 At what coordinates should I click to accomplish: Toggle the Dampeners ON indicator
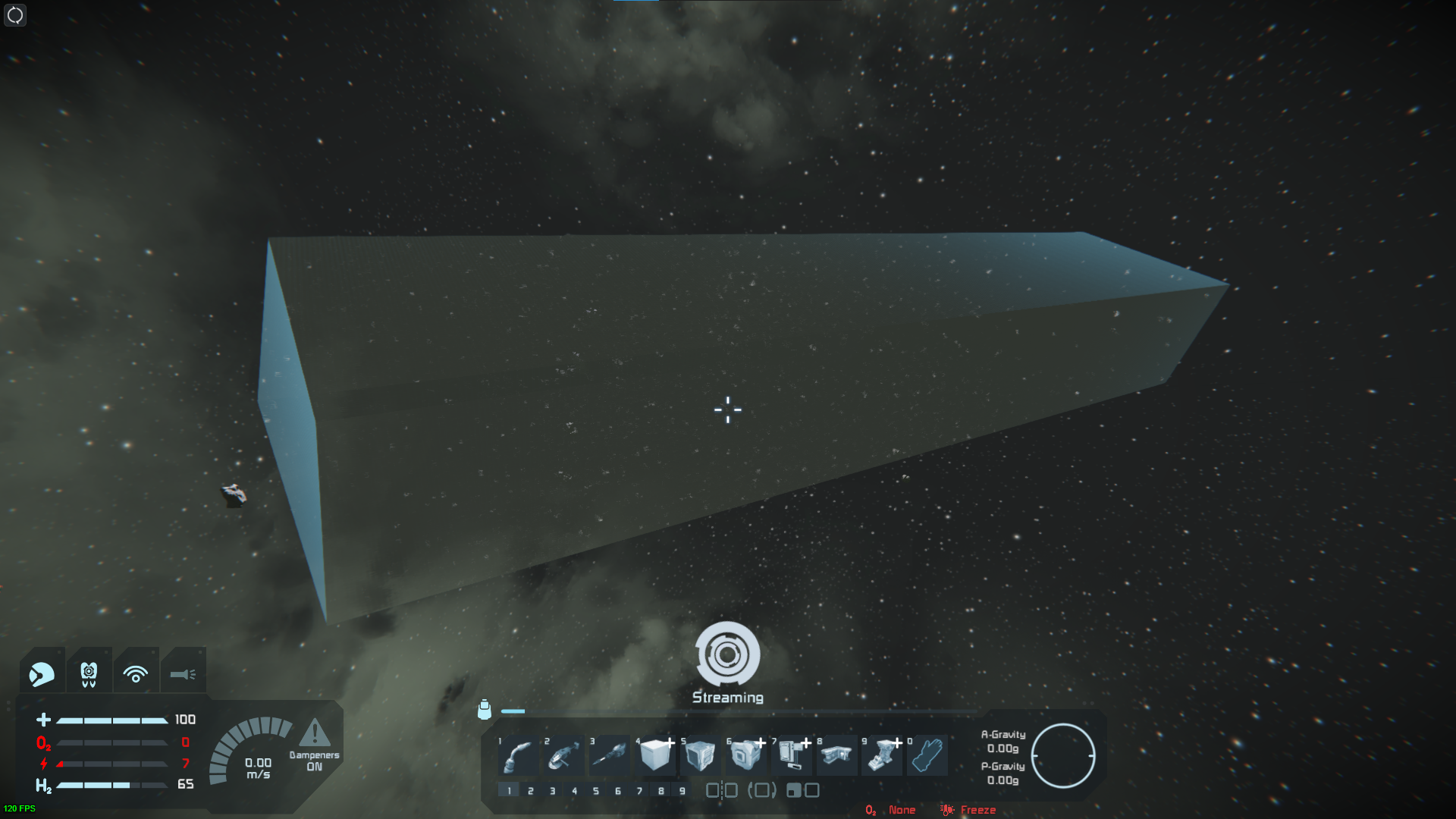pos(314,748)
